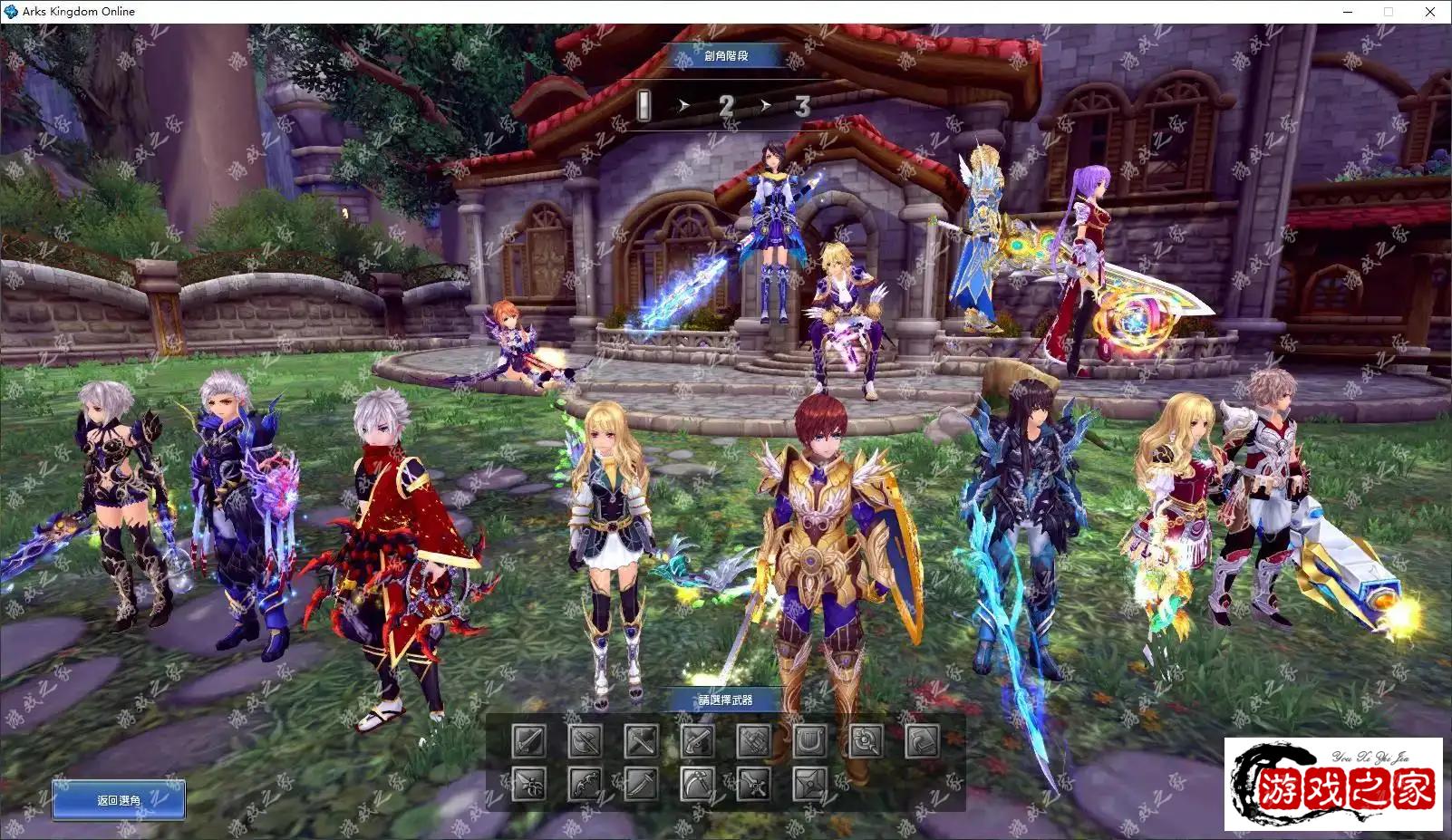Pick the scythe weapon icon
The height and width of the screenshot is (840, 1452).
tap(697, 784)
